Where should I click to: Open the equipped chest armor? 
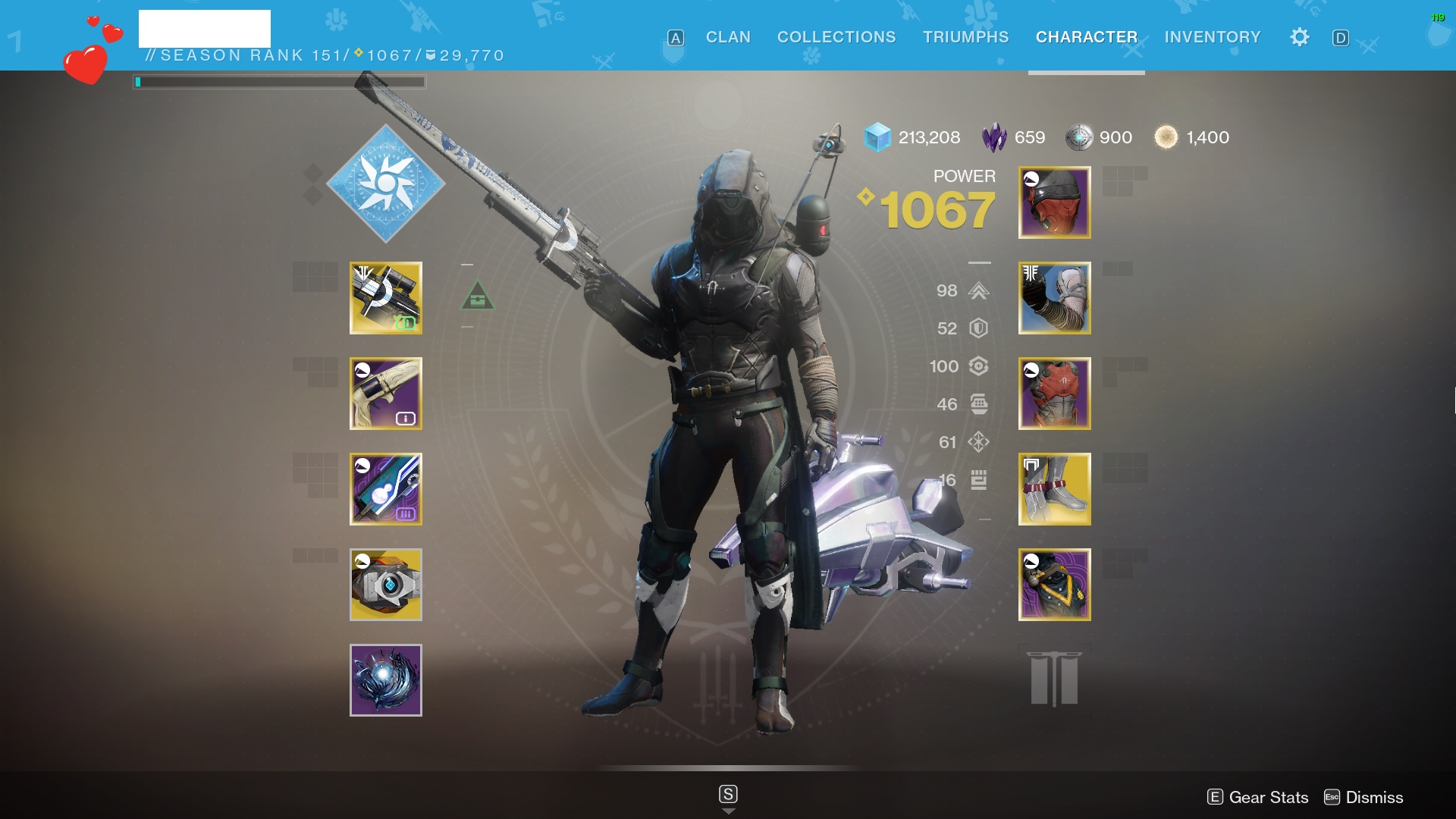click(1054, 394)
